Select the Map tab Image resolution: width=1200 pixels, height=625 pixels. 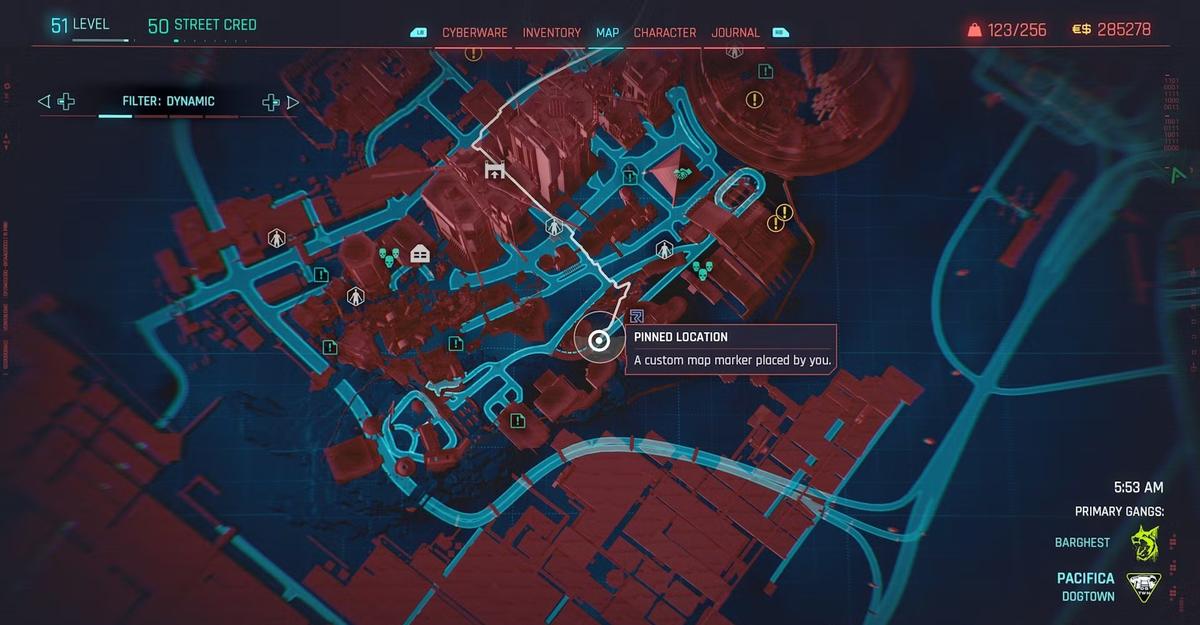(607, 32)
